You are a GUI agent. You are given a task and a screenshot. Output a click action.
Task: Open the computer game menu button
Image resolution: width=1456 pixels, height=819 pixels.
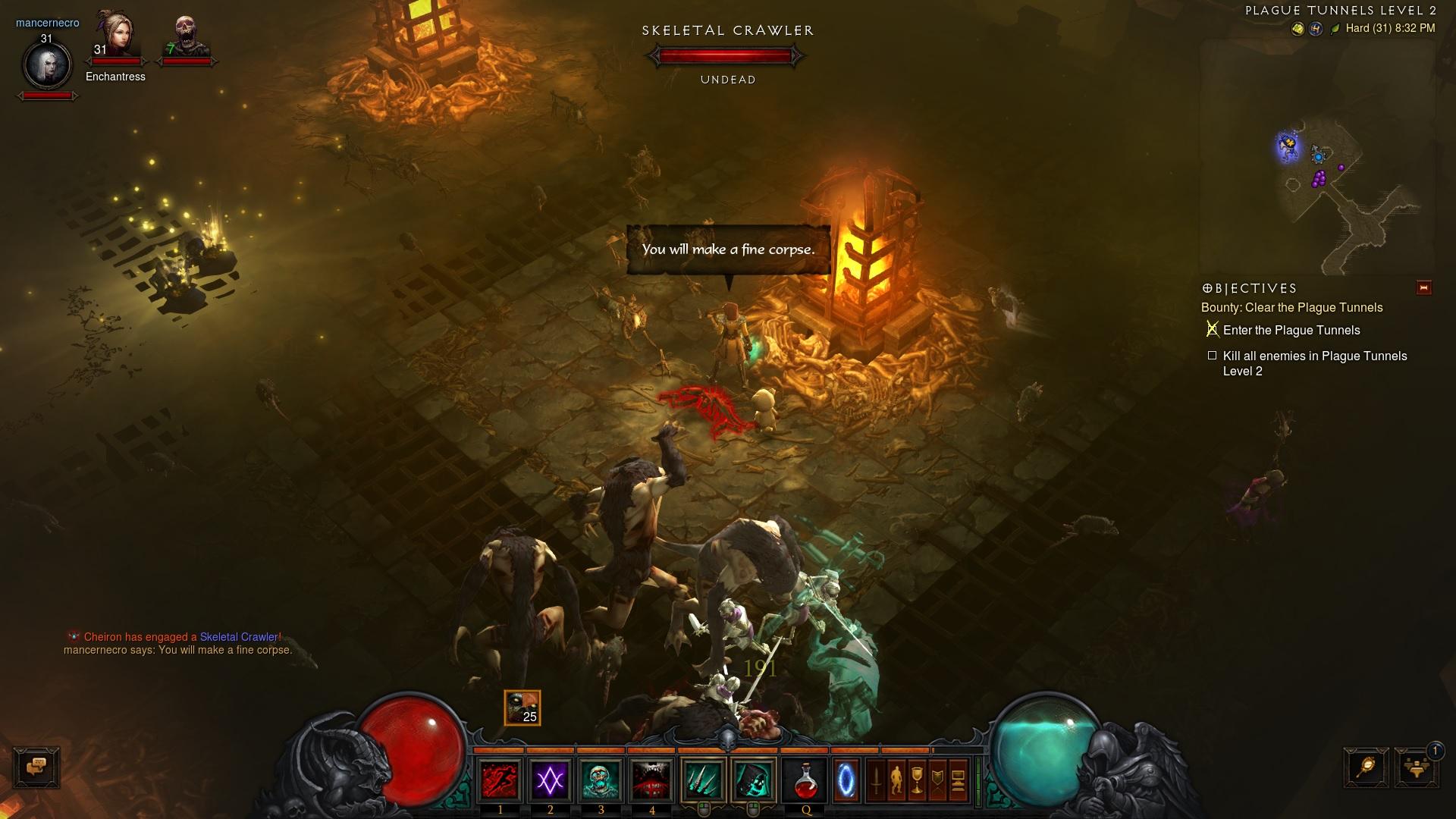(x=958, y=780)
